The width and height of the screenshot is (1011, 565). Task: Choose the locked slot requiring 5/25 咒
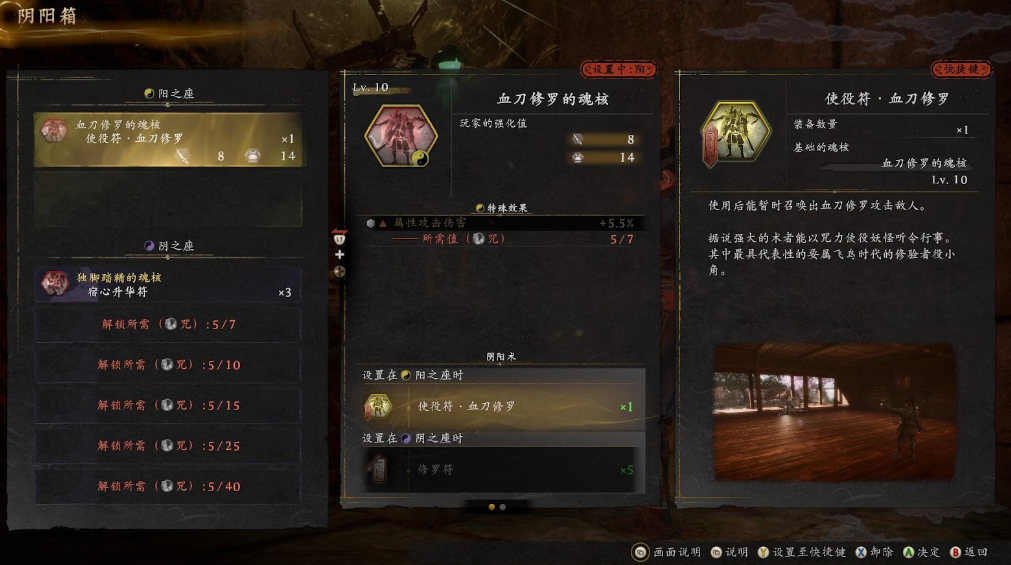click(168, 446)
